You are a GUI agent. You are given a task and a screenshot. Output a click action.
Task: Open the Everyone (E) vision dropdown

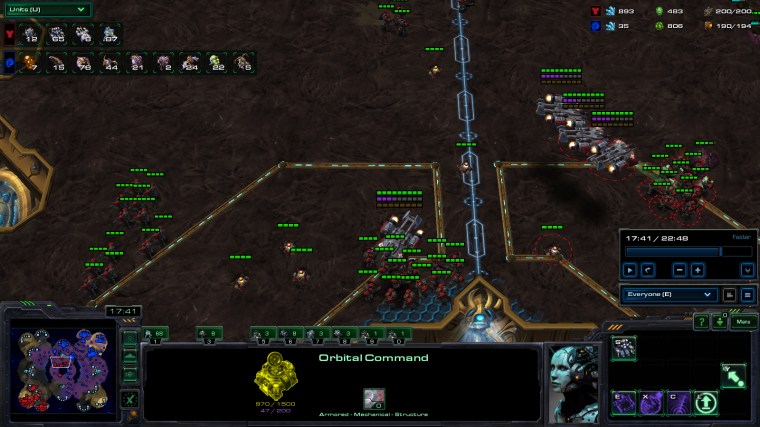[x=669, y=295]
